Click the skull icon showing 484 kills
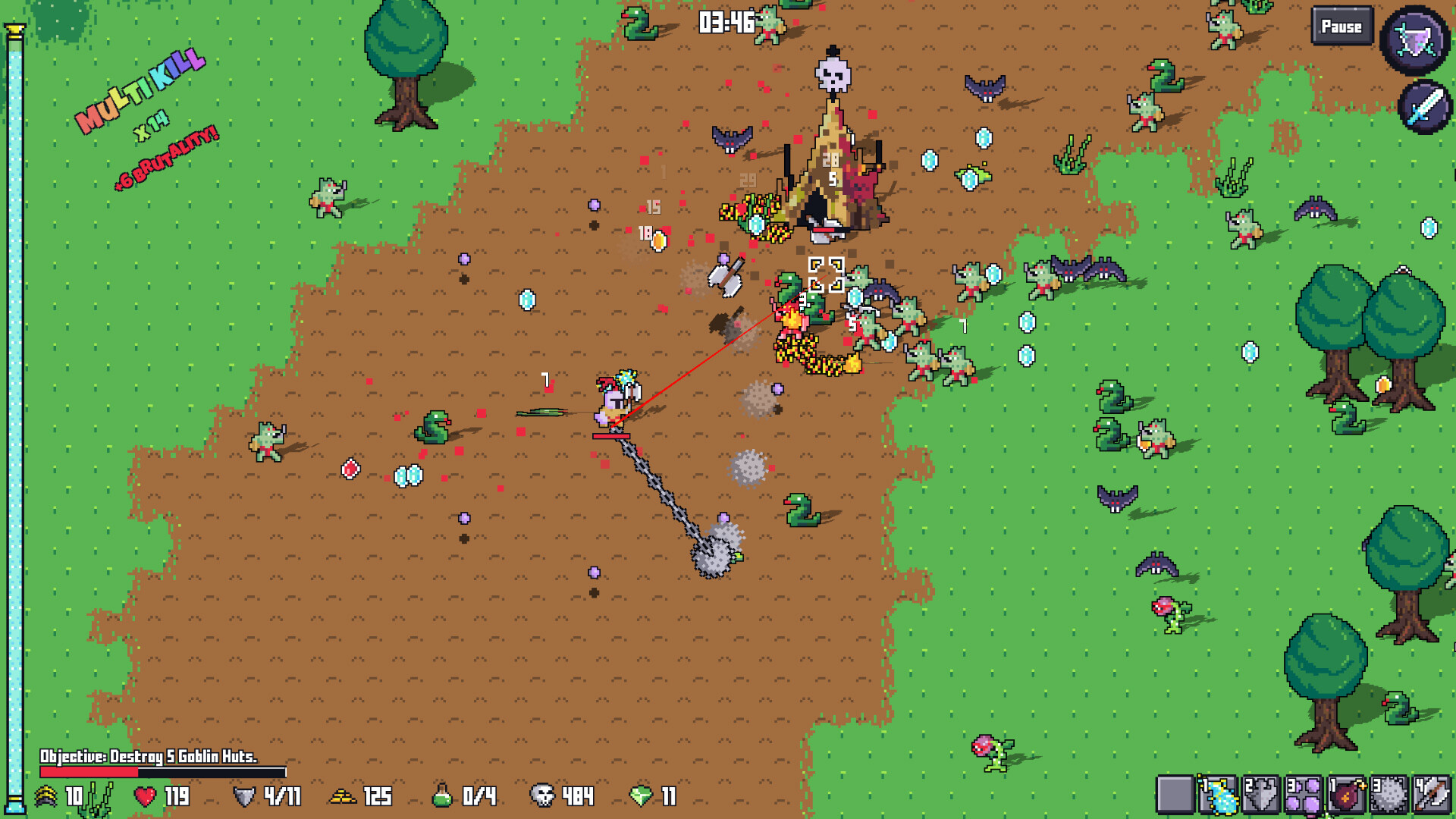Viewport: 1456px width, 819px height. point(542,797)
